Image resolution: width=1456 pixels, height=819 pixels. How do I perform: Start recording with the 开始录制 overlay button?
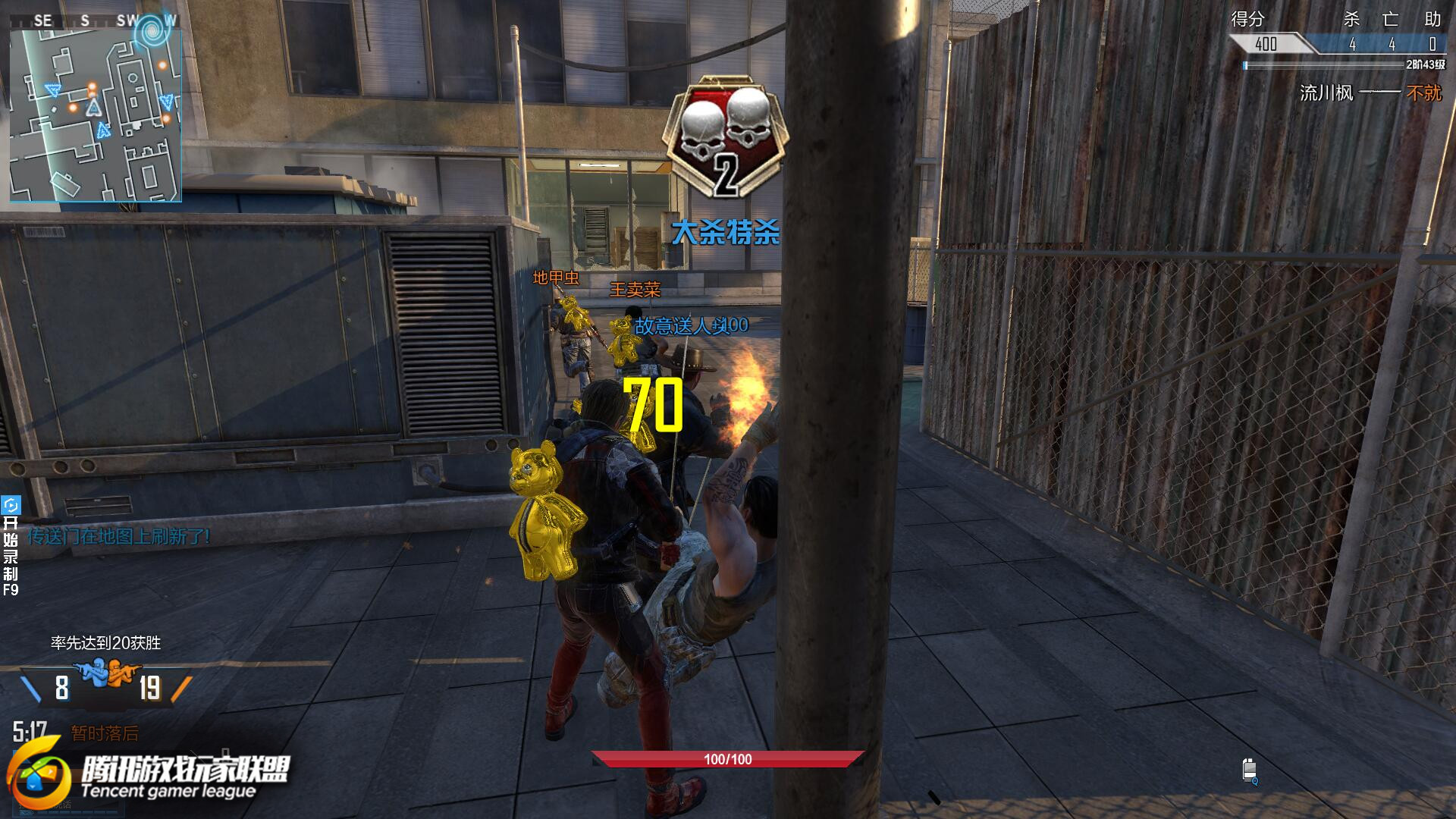[x=11, y=546]
